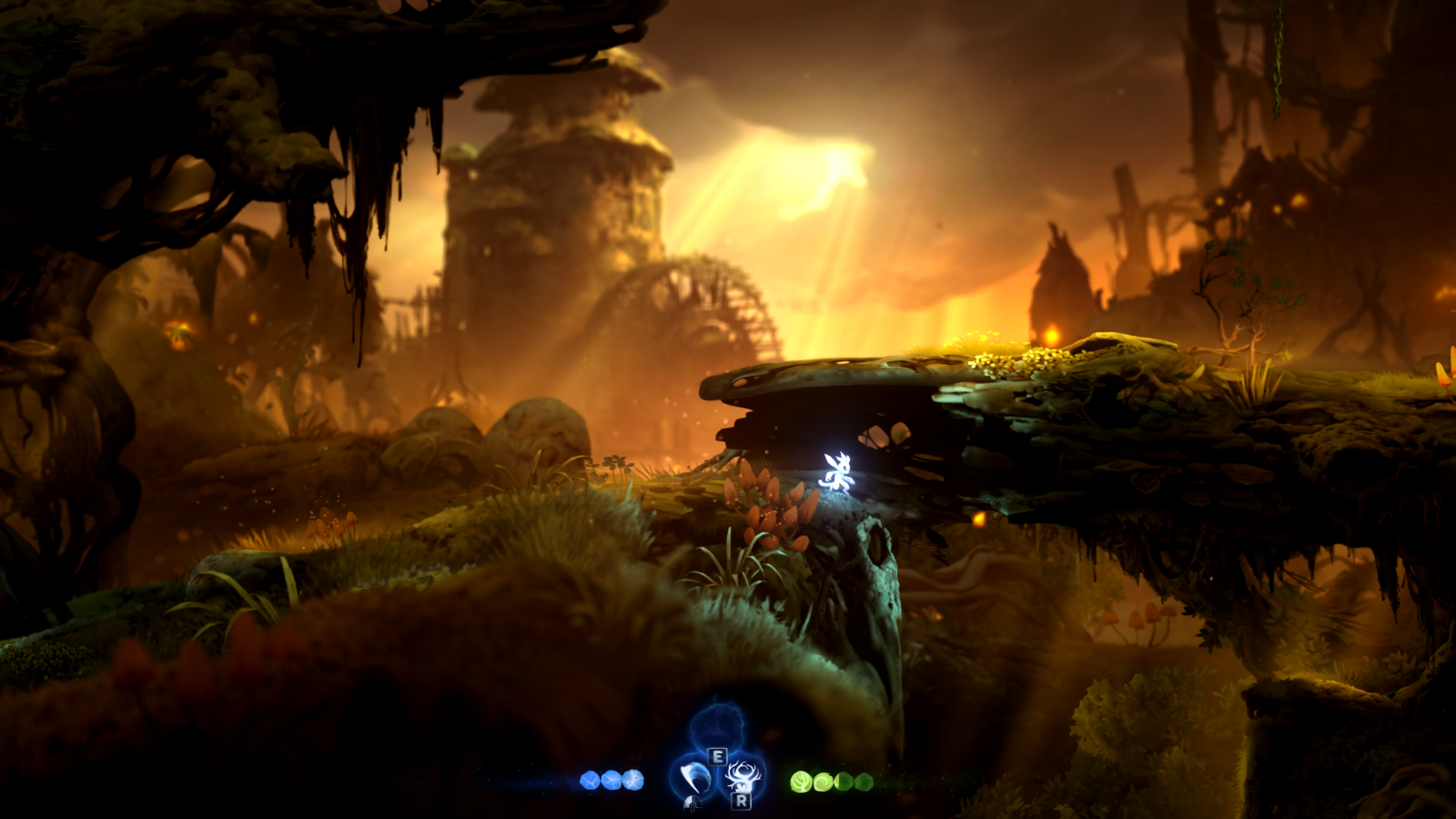Select the Spirit Edge blade ability icon
The height and width of the screenshot is (819, 1456).
click(x=693, y=778)
